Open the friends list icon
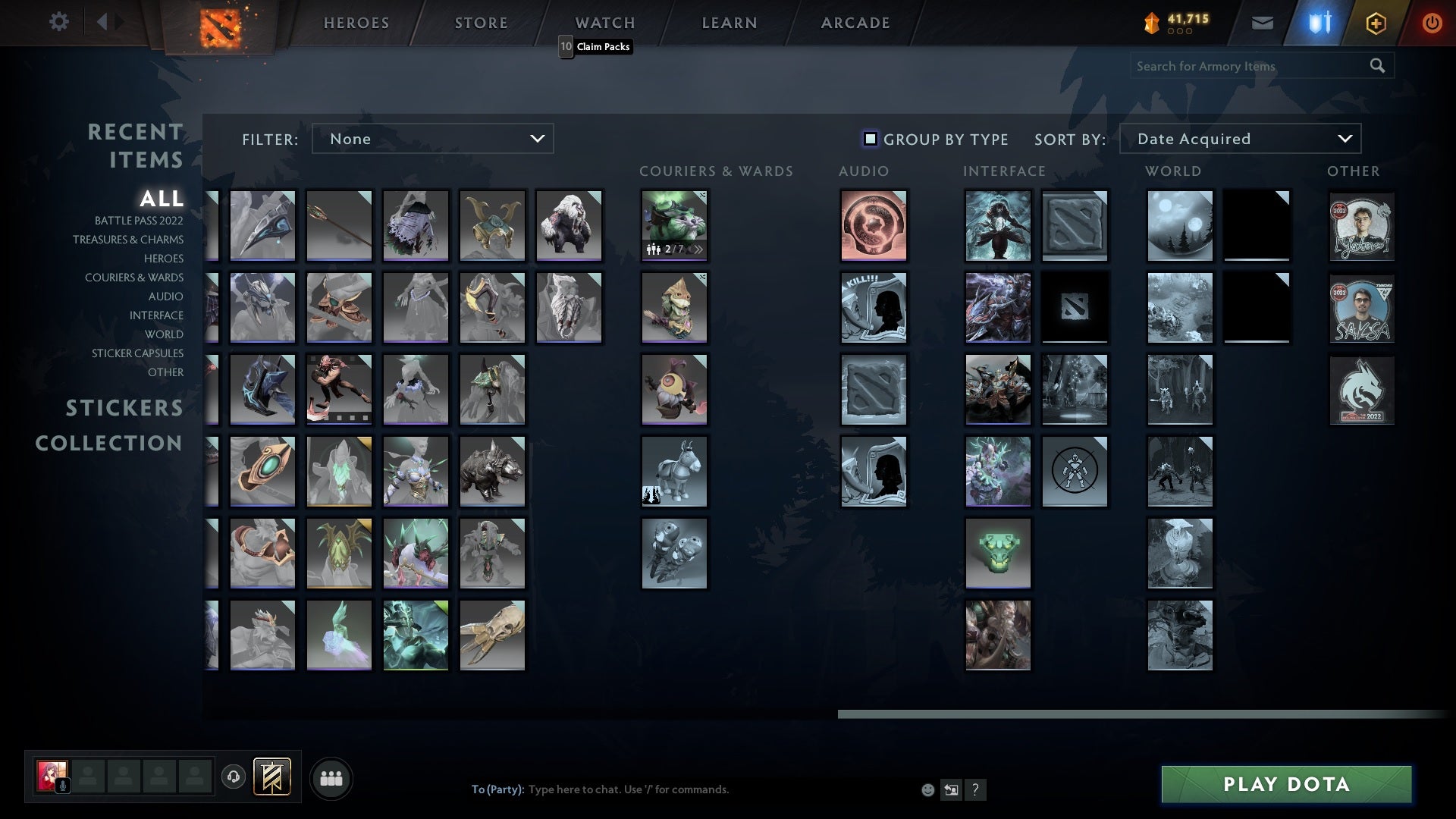Image resolution: width=1456 pixels, height=819 pixels. pos(331,777)
